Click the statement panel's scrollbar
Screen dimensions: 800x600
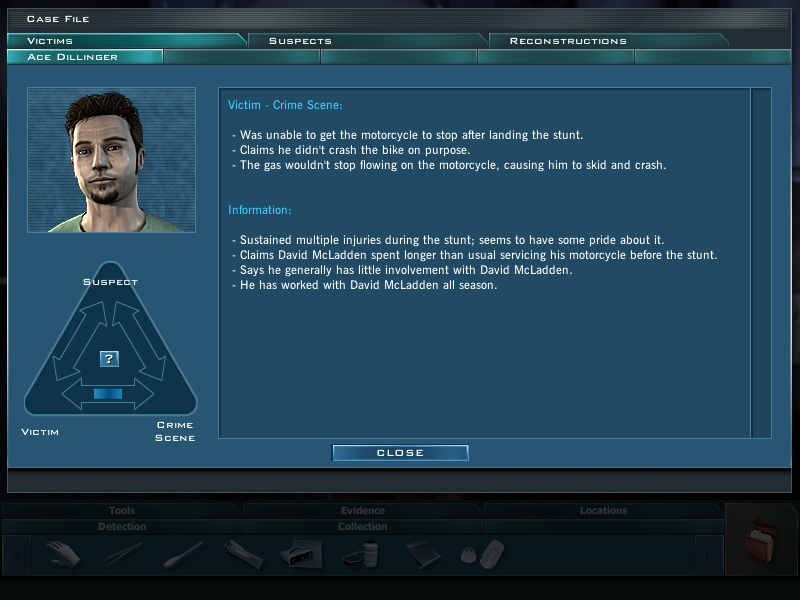(760, 262)
